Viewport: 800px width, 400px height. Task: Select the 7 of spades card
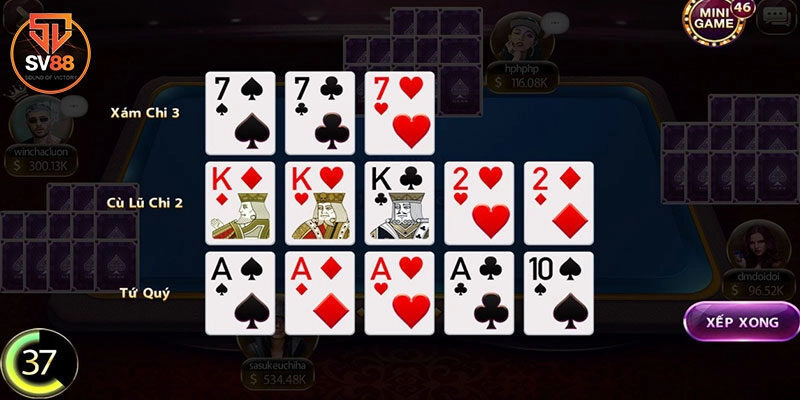[240, 113]
